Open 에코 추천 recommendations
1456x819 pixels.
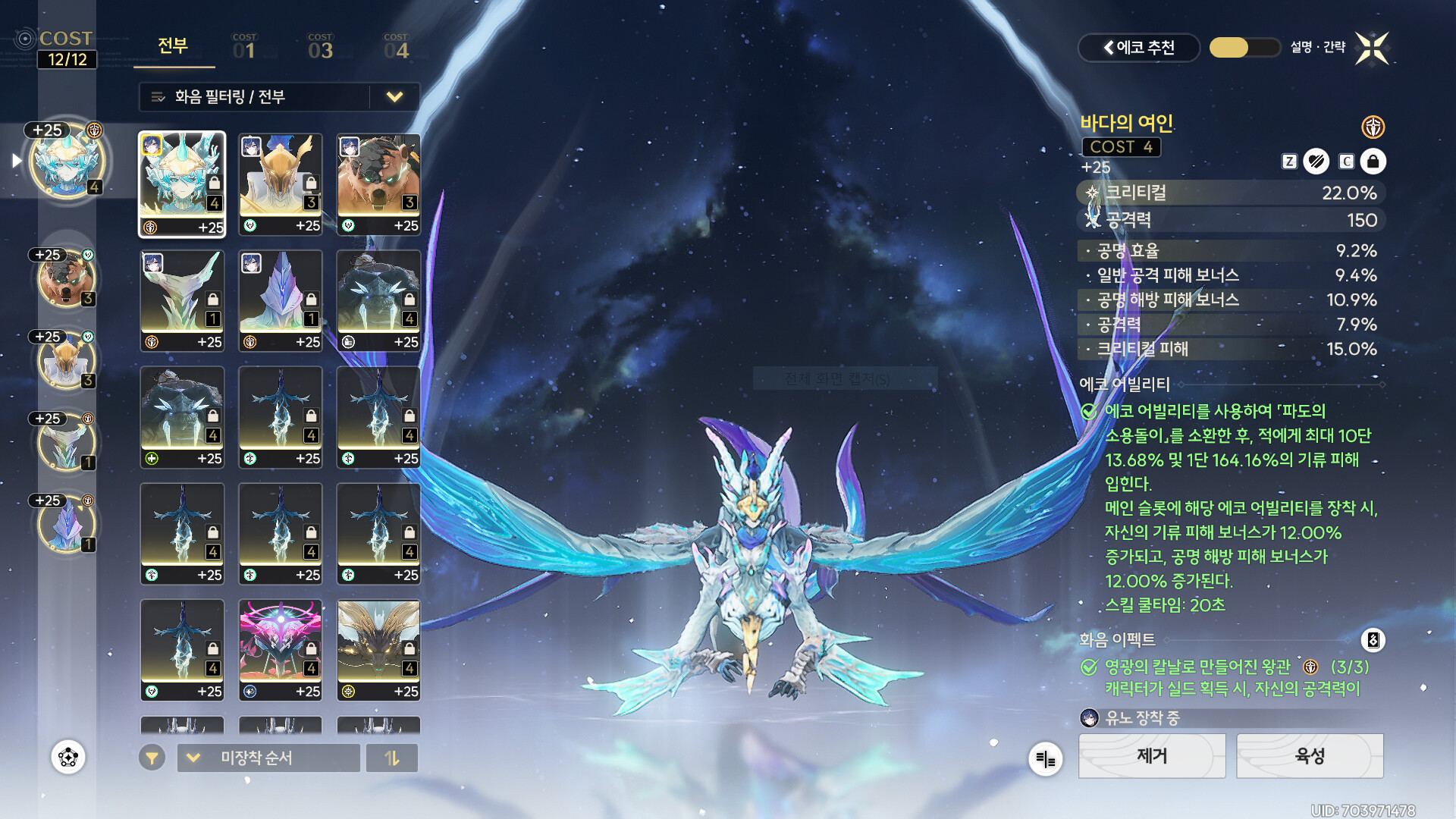1138,48
